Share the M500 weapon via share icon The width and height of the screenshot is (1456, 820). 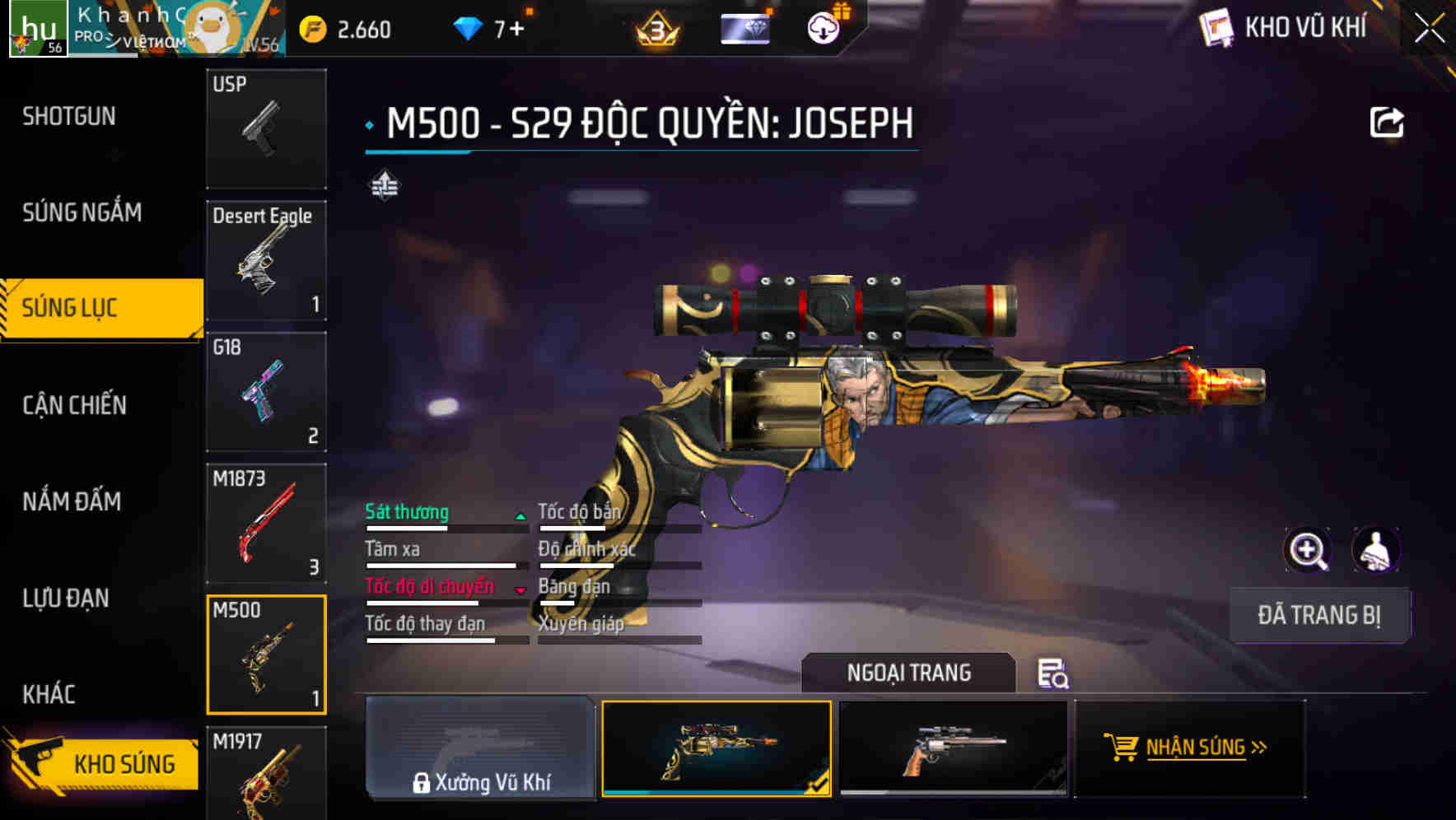pyautogui.click(x=1388, y=120)
